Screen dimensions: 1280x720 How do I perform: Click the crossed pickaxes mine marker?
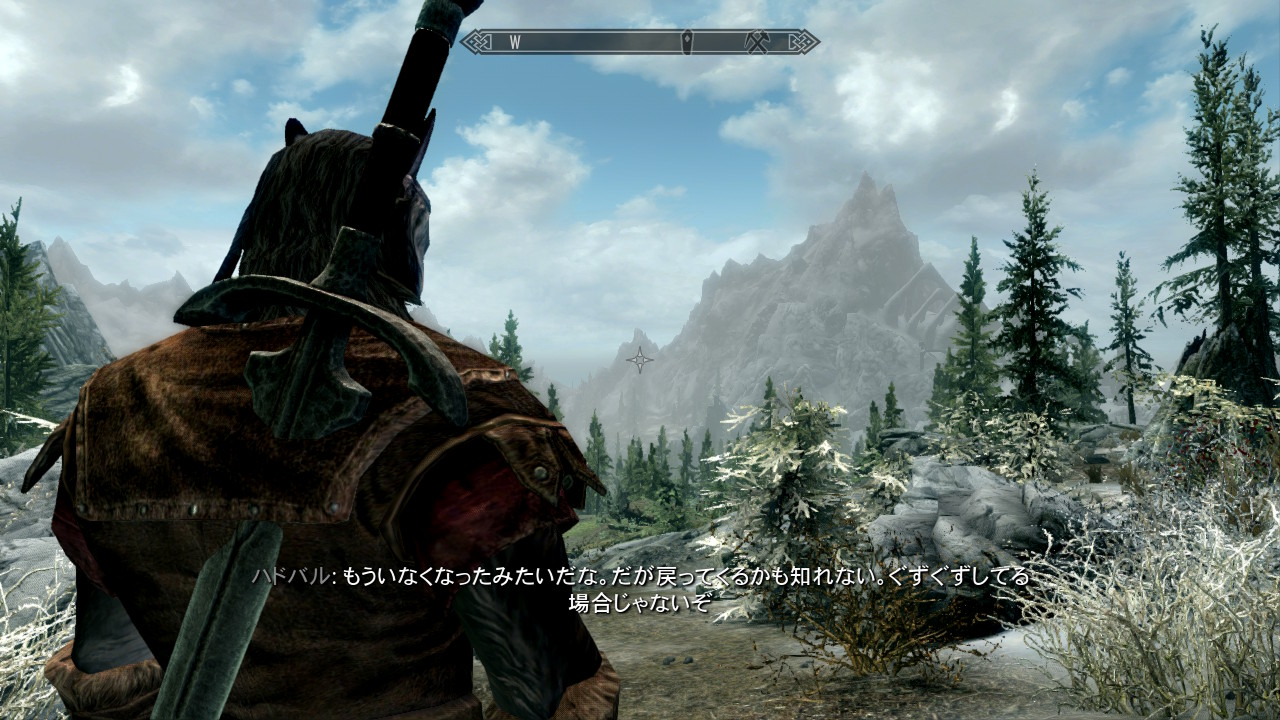click(x=756, y=42)
